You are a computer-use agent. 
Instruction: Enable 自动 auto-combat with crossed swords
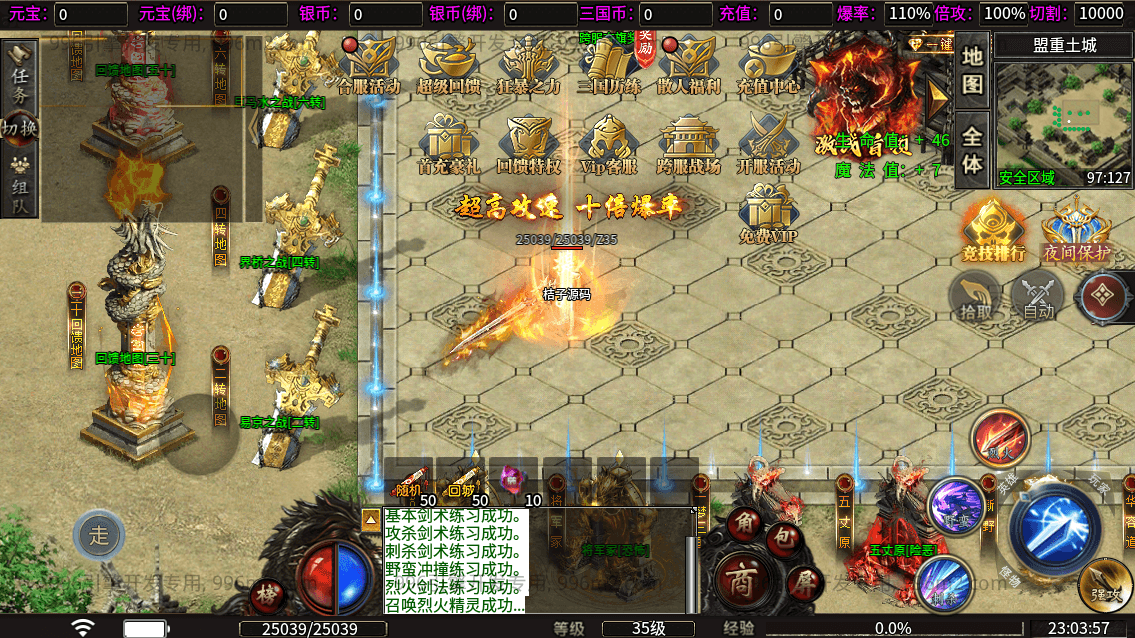pos(1038,298)
